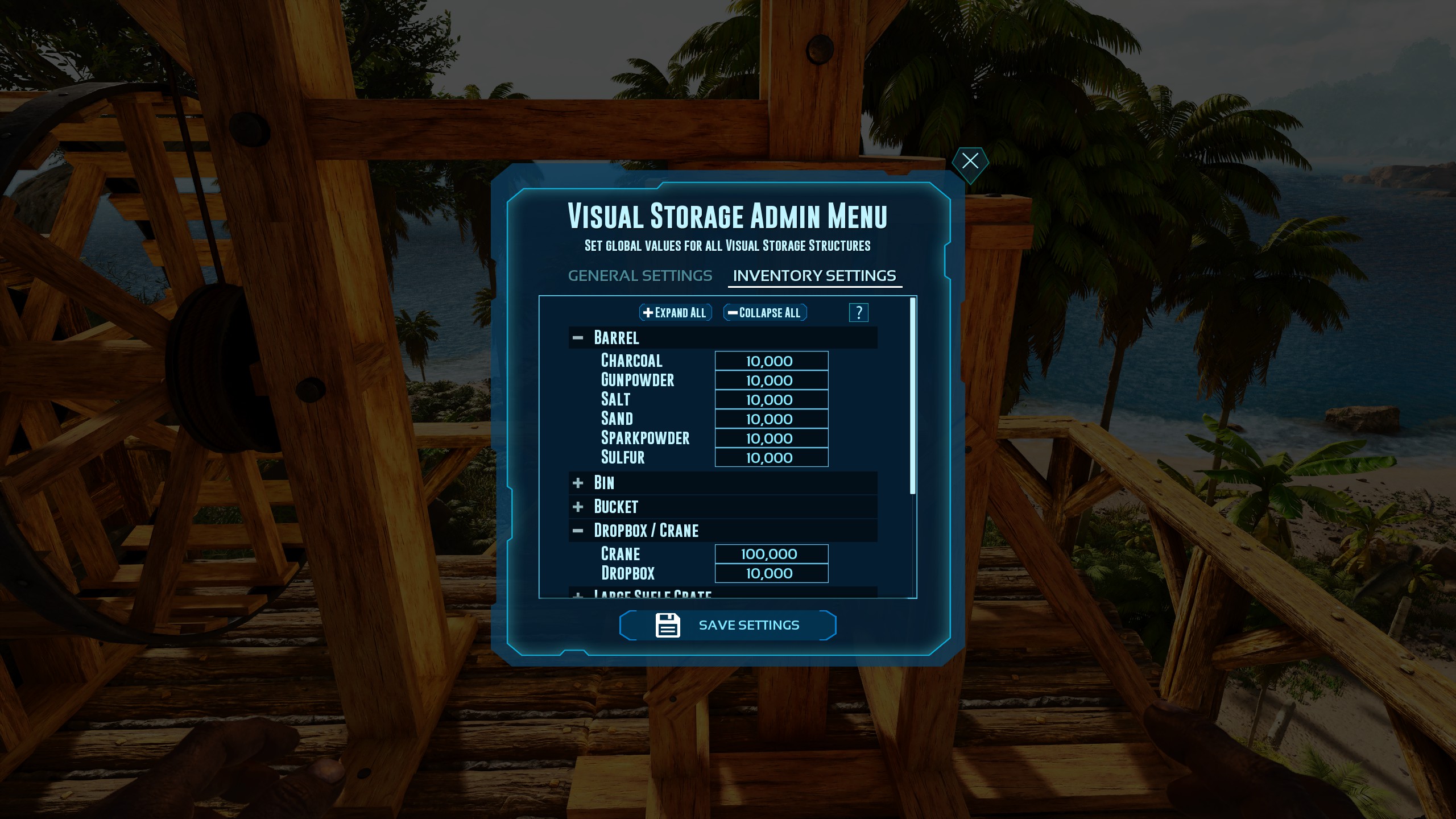Image resolution: width=1456 pixels, height=819 pixels.
Task: Click the minus icon beside Dropbox / Crane
Action: 578,530
